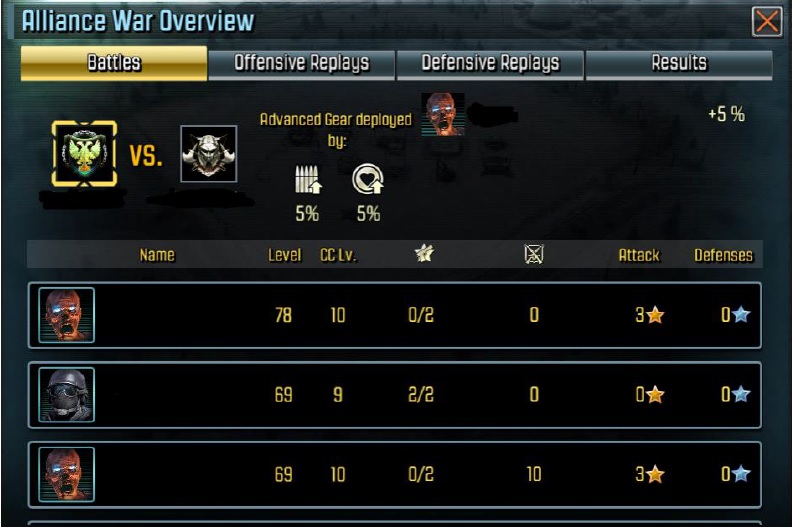792x527 pixels.
Task: Choose the level 69 CC 9 player row
Action: [395, 394]
